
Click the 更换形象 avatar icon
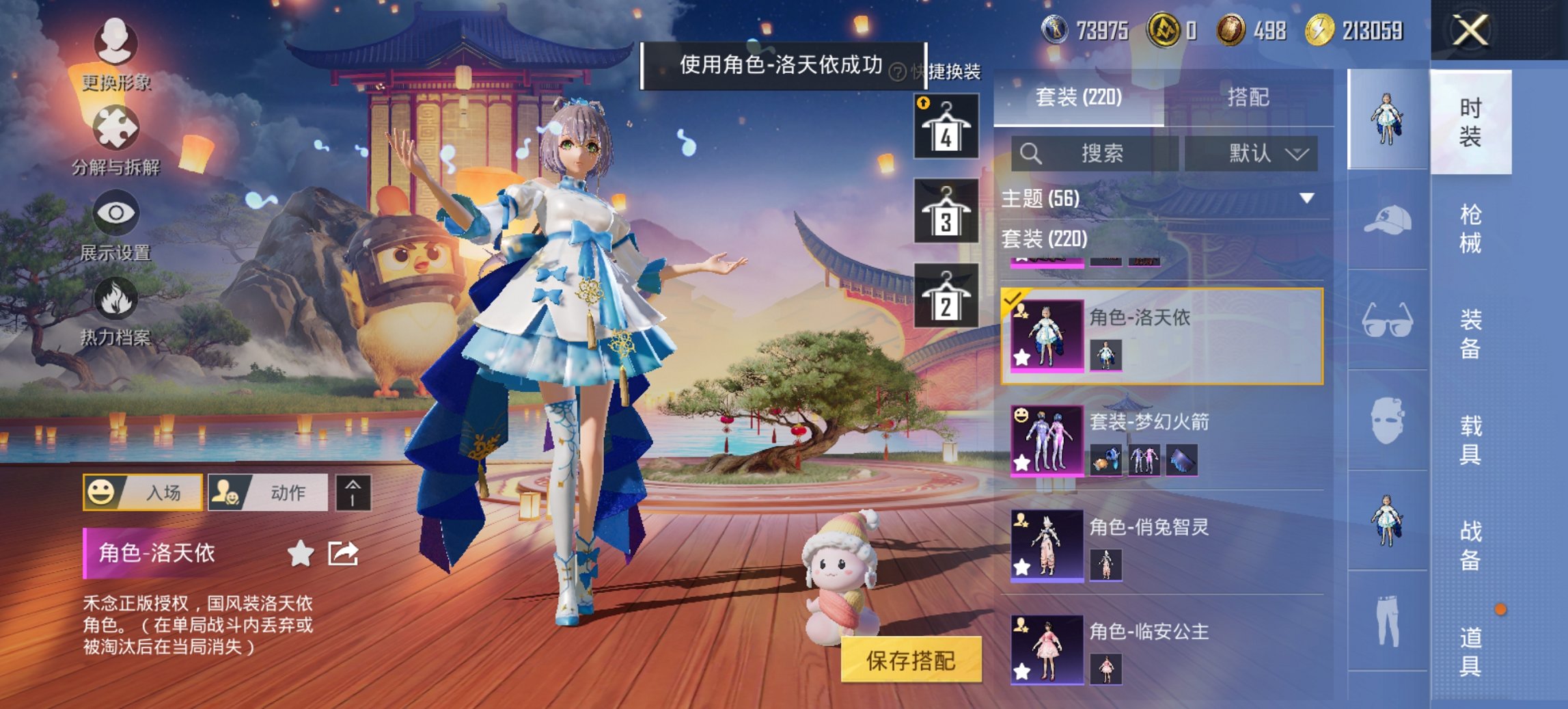[116, 44]
